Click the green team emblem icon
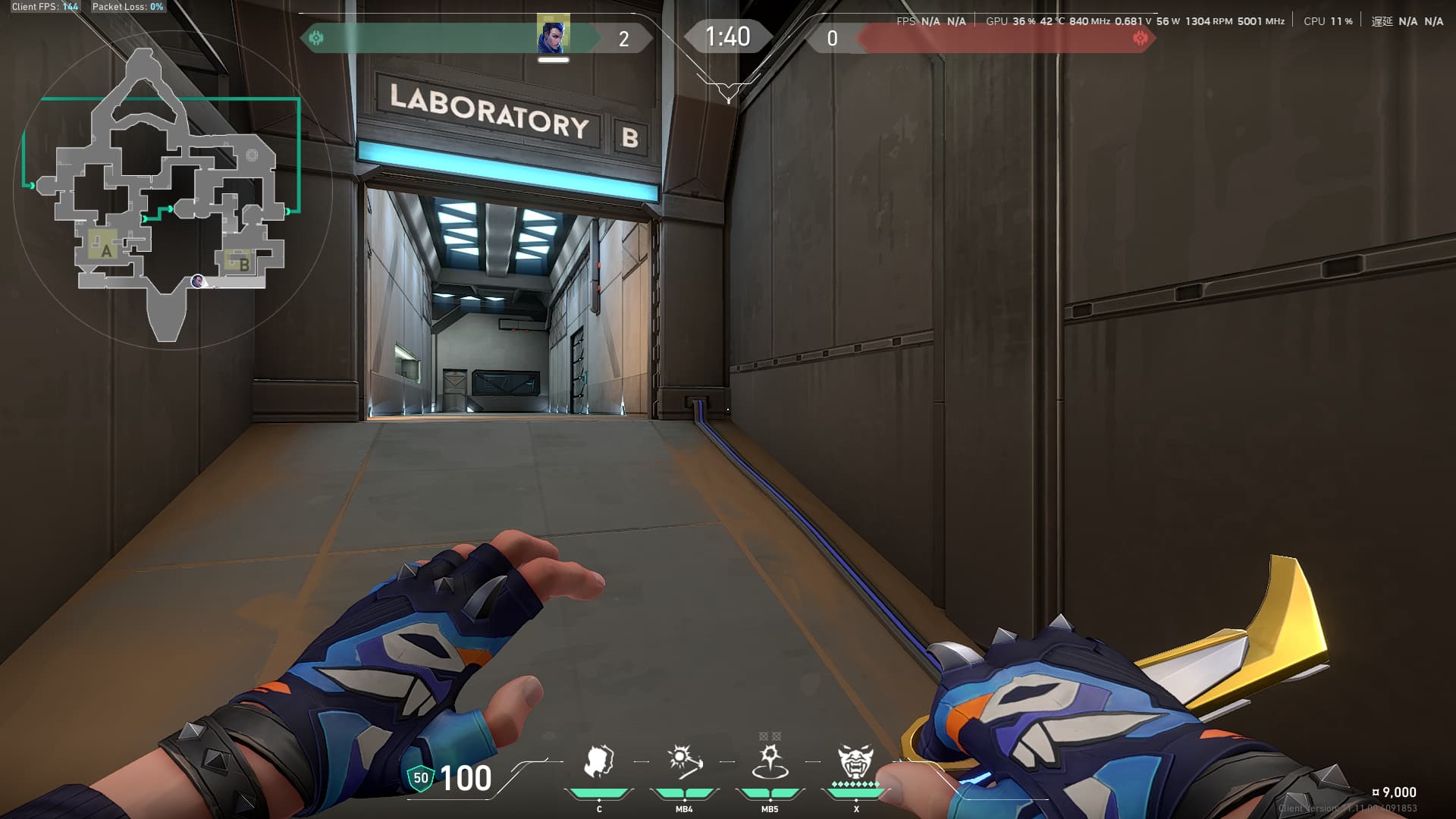The width and height of the screenshot is (1456, 819). pos(316,37)
